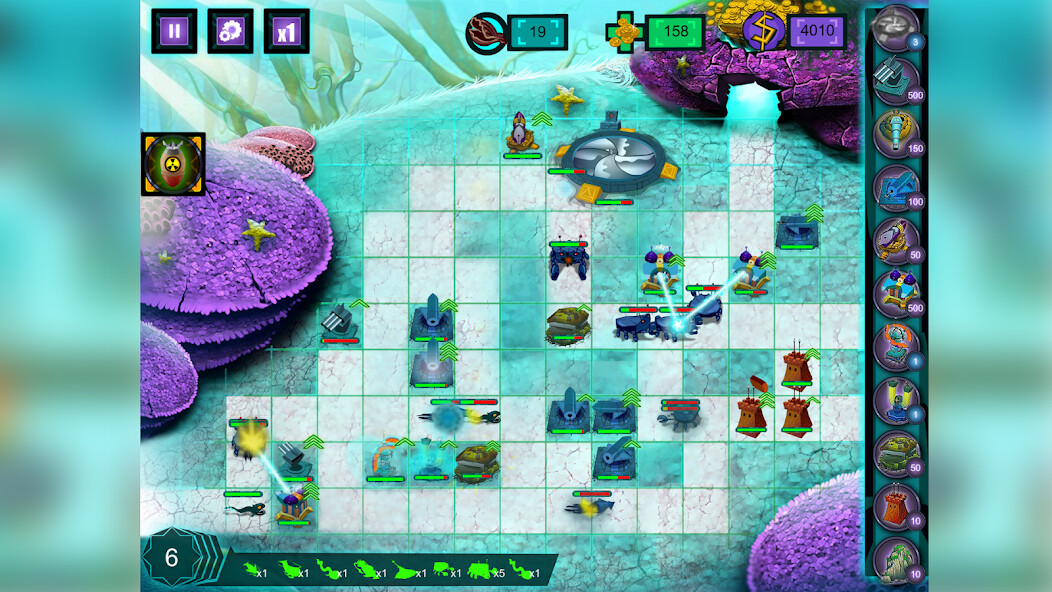Choose the blue tower costing 100
1052x592 pixels.
(x=895, y=187)
